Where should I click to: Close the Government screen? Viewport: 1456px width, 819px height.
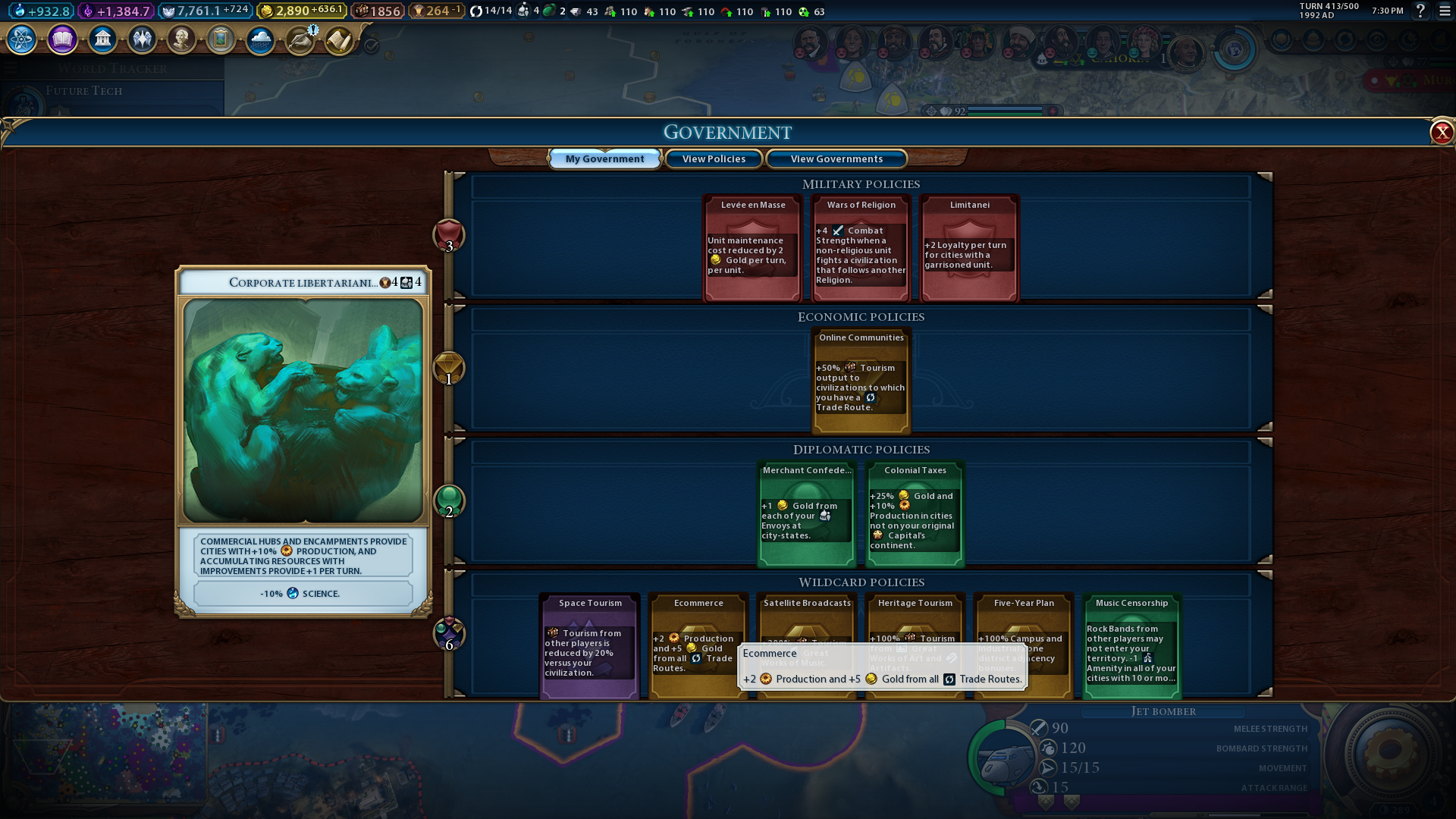tap(1441, 133)
